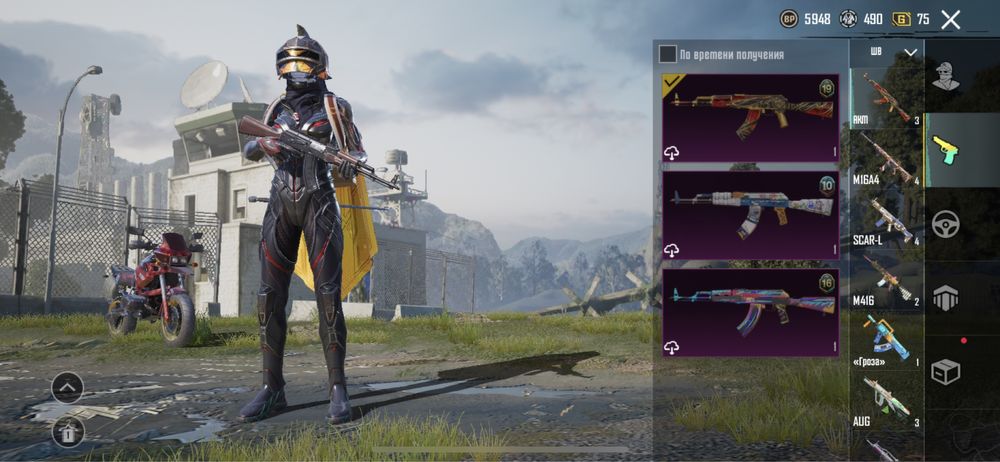Viewport: 1000px width, 462px height.
Task: Open the vehicle steering wheel tab
Action: coord(946,223)
